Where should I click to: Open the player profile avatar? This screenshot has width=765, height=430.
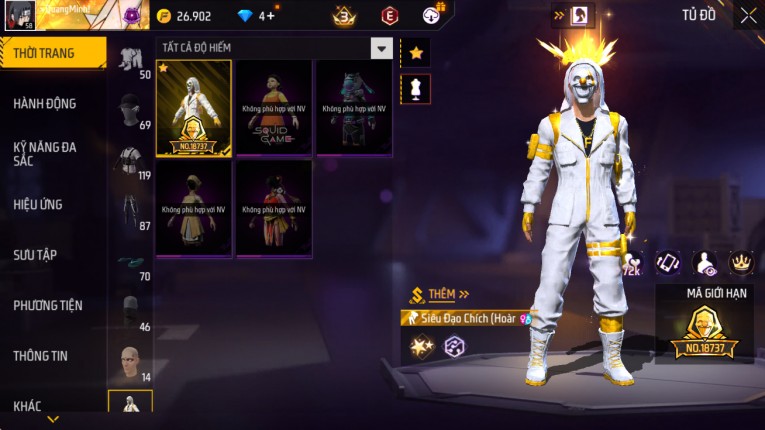coord(19,16)
